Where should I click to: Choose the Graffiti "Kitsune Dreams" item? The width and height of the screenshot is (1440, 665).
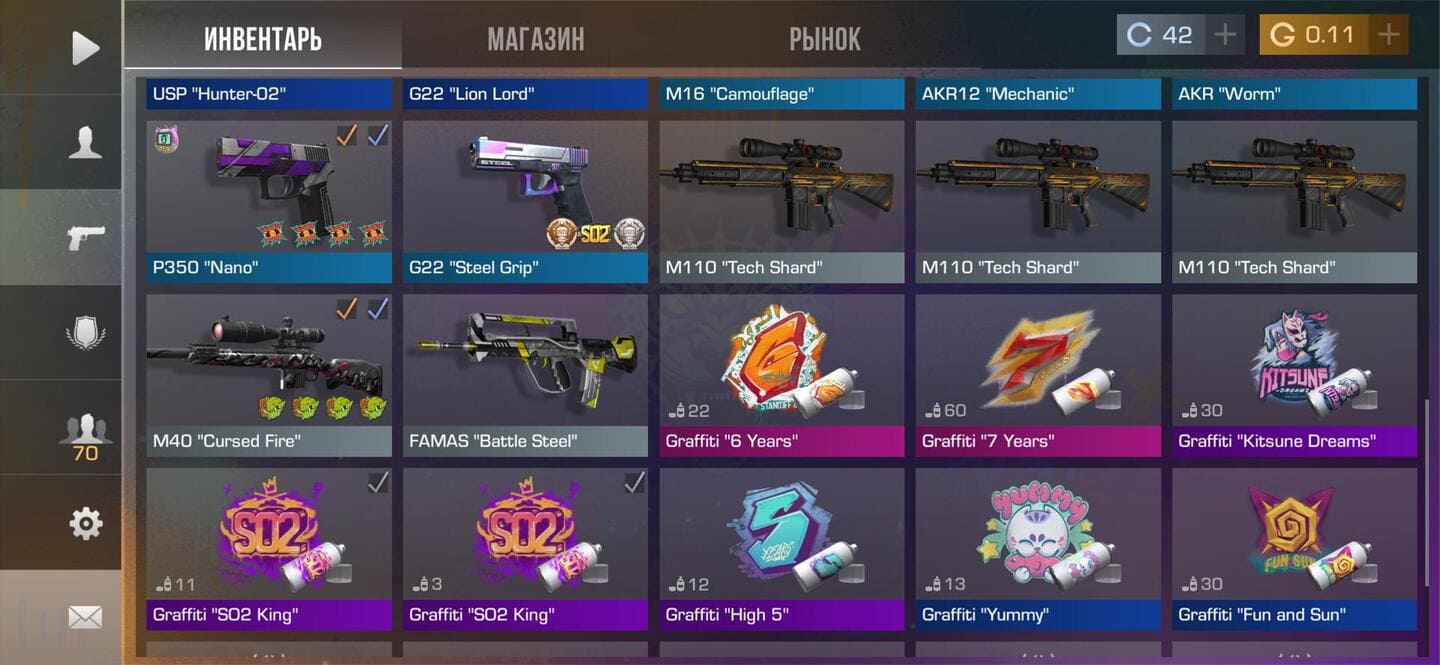coord(1294,375)
